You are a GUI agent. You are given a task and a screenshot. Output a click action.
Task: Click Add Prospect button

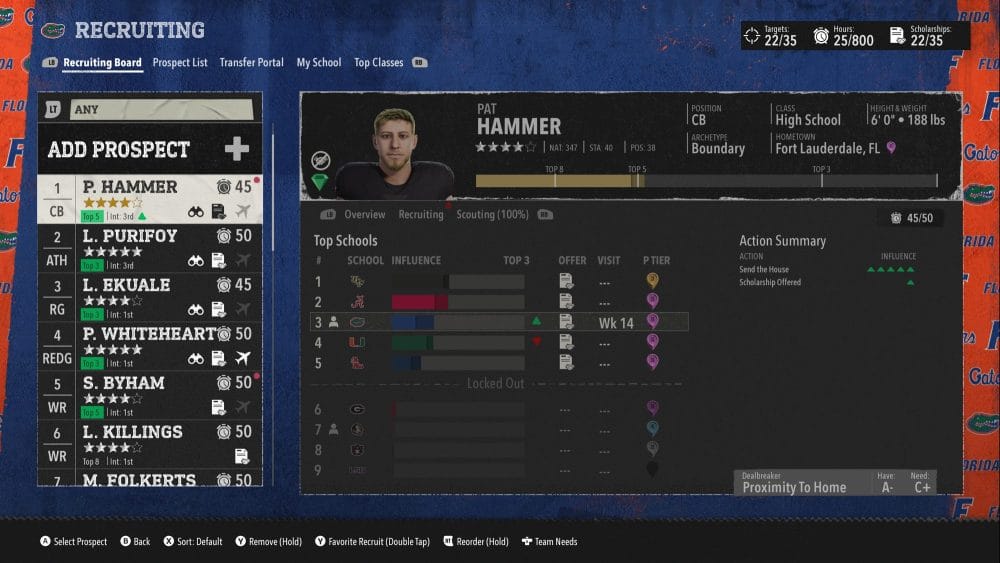coord(150,150)
